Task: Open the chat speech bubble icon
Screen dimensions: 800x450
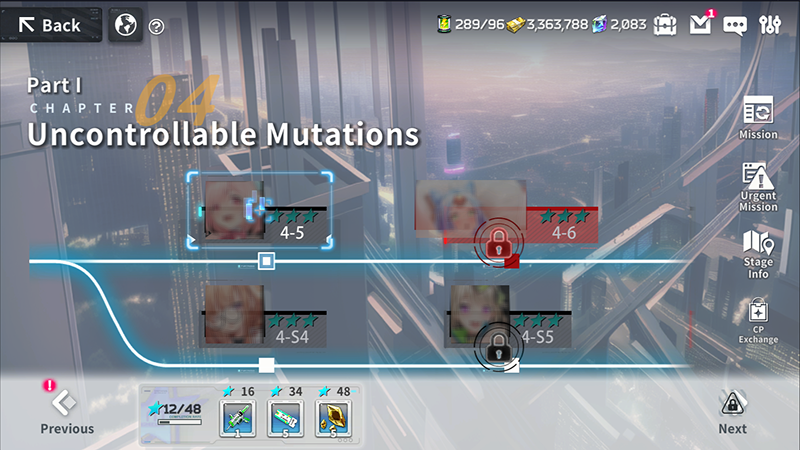Action: tap(735, 25)
